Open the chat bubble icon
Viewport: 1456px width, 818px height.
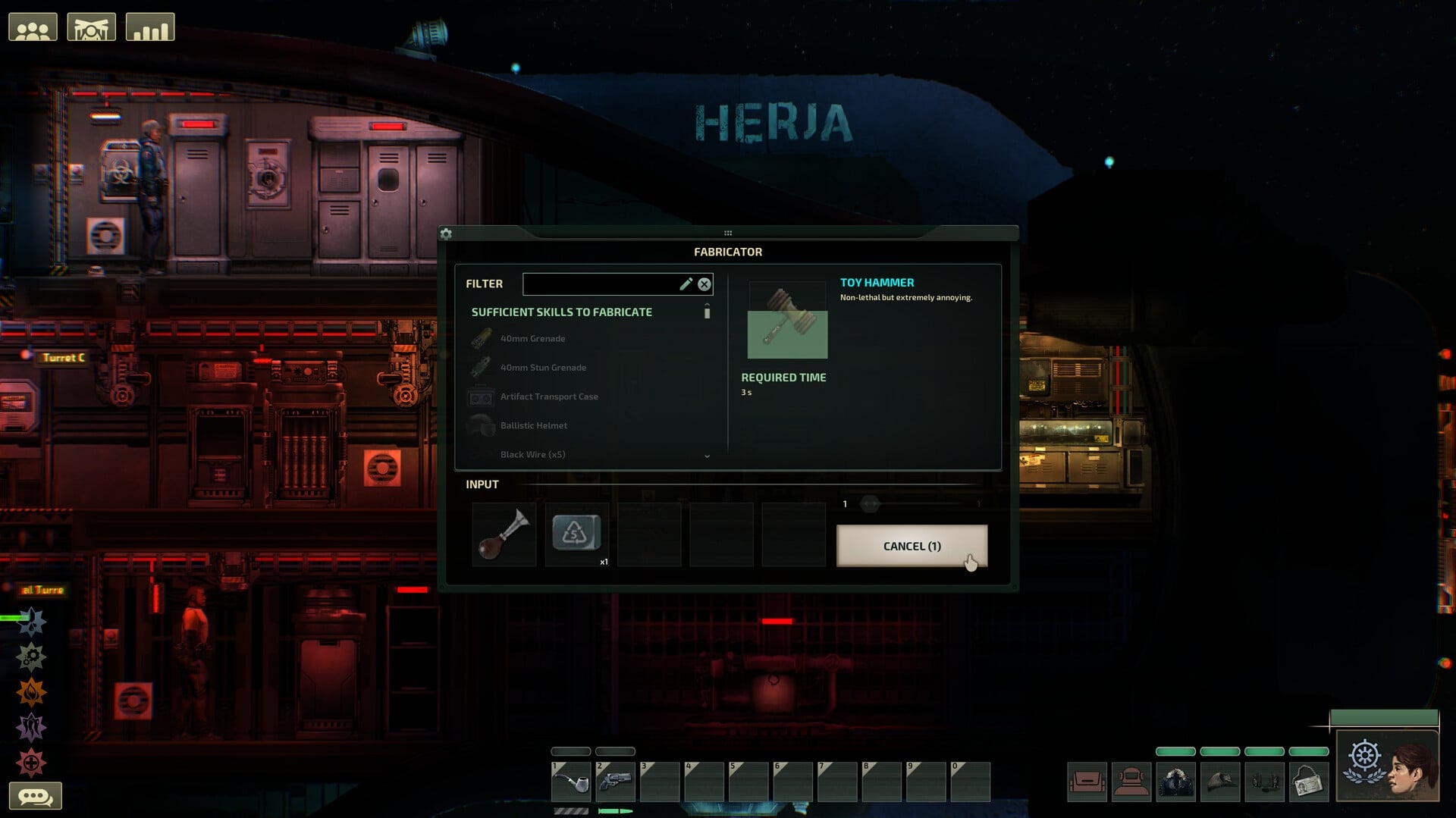[36, 794]
